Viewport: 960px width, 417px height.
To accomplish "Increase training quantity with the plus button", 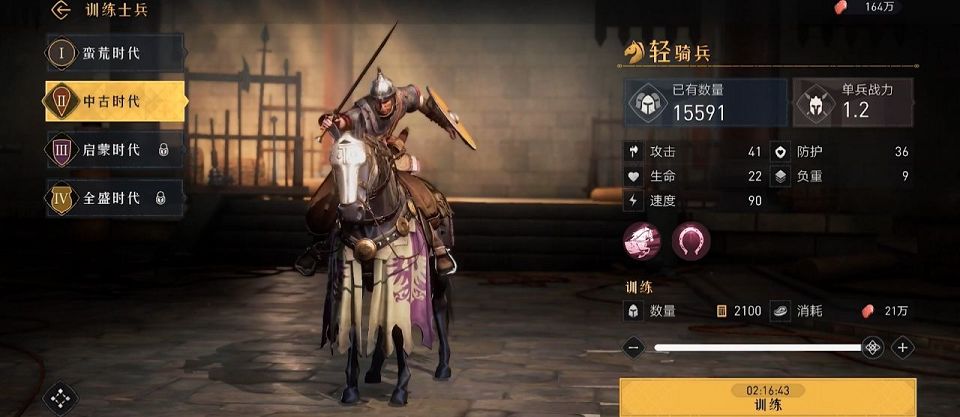I will pos(902,348).
